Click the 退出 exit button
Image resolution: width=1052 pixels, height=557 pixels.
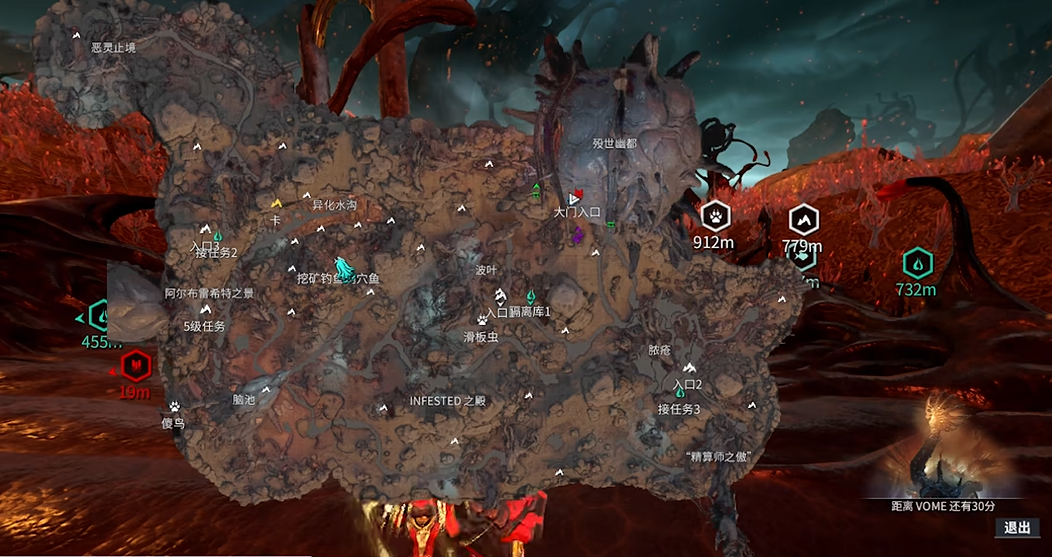tap(1017, 528)
